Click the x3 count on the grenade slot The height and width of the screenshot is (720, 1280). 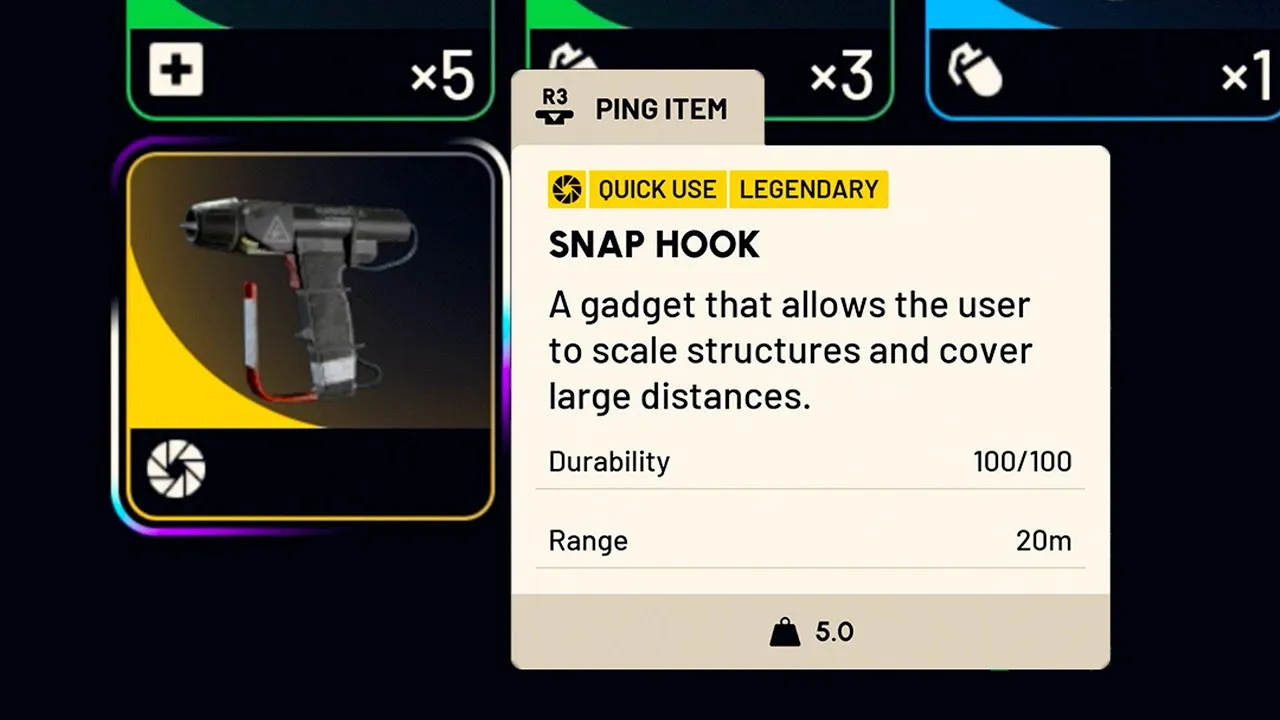pos(841,73)
